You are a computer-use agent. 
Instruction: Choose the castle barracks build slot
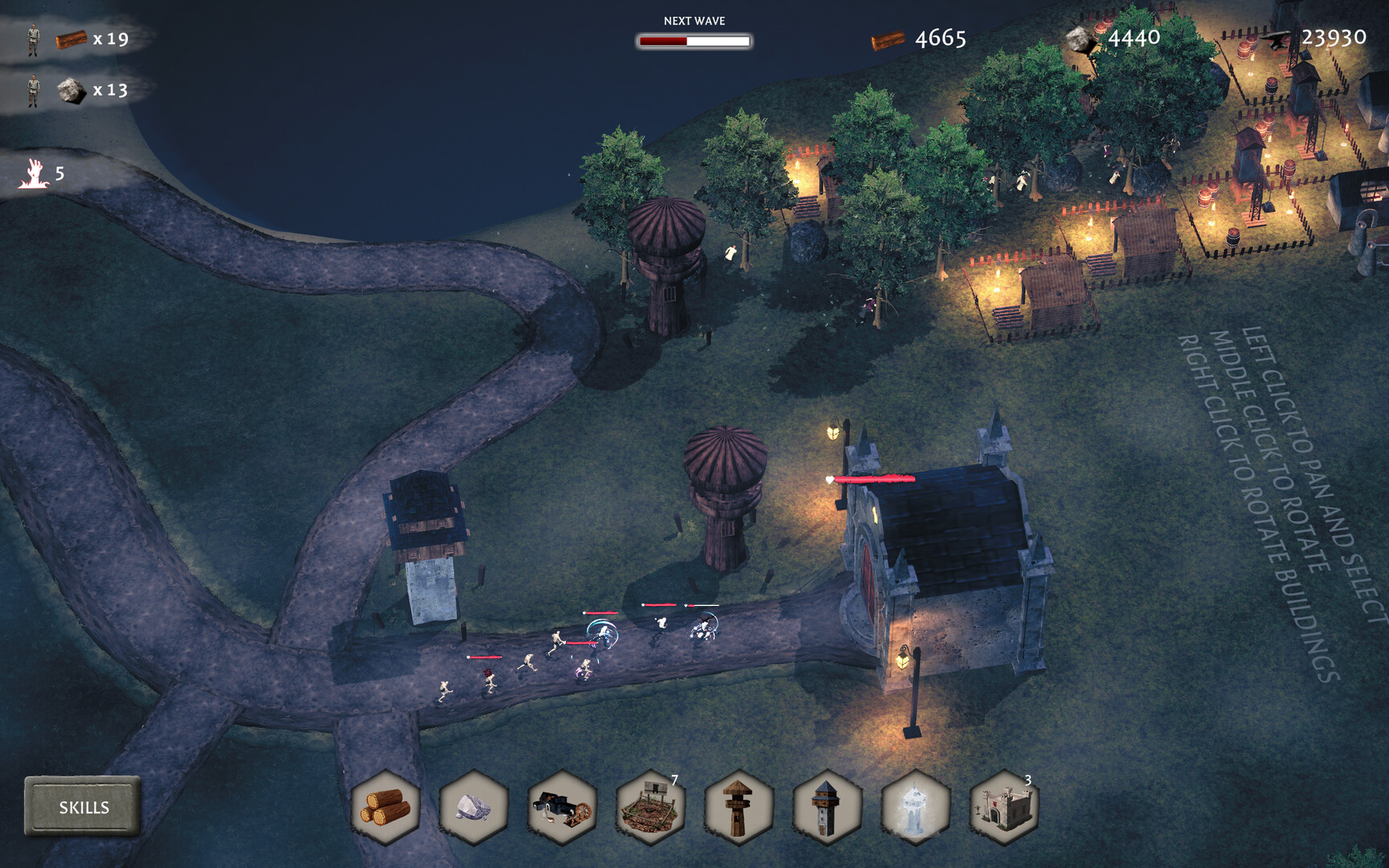pyautogui.click(x=1004, y=807)
